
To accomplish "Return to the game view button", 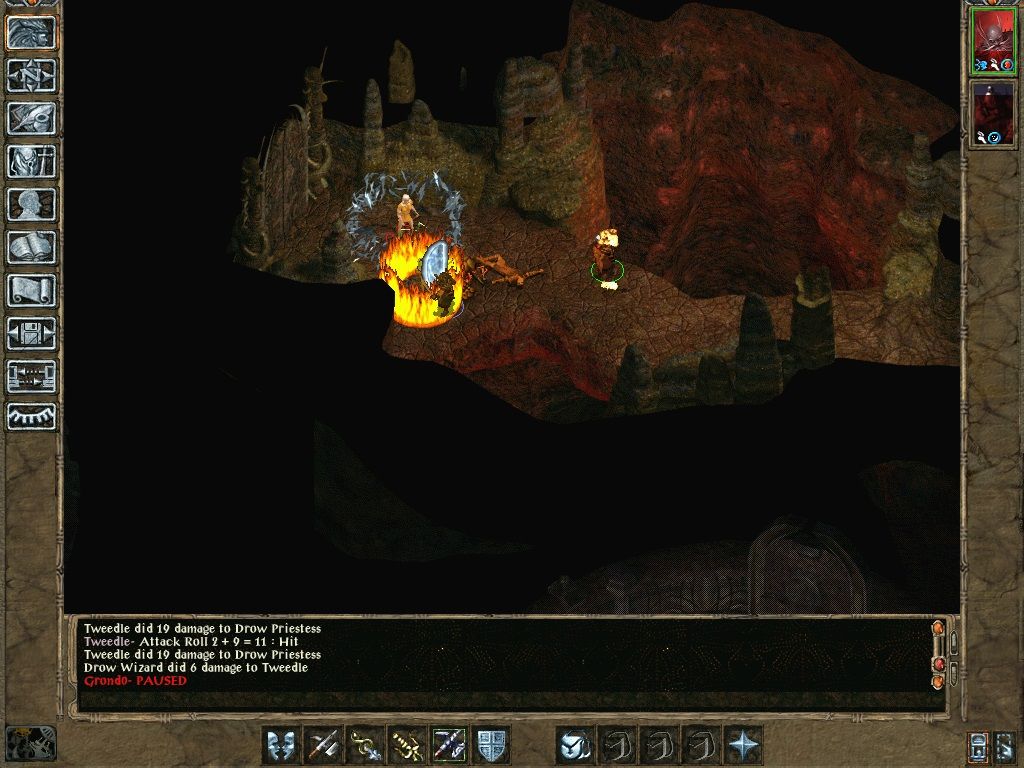I will pos(31,33).
